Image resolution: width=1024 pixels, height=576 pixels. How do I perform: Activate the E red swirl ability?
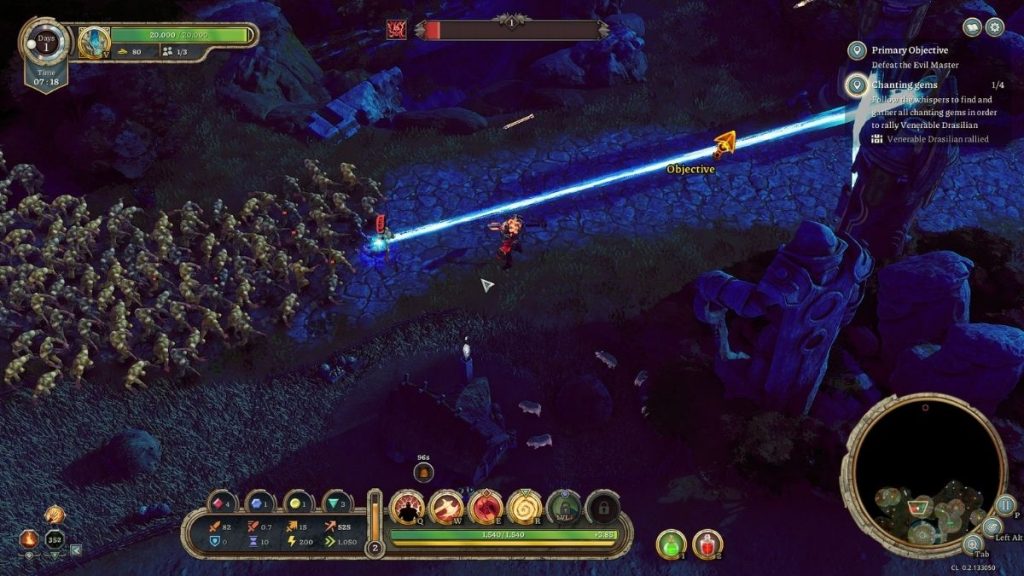pos(485,509)
